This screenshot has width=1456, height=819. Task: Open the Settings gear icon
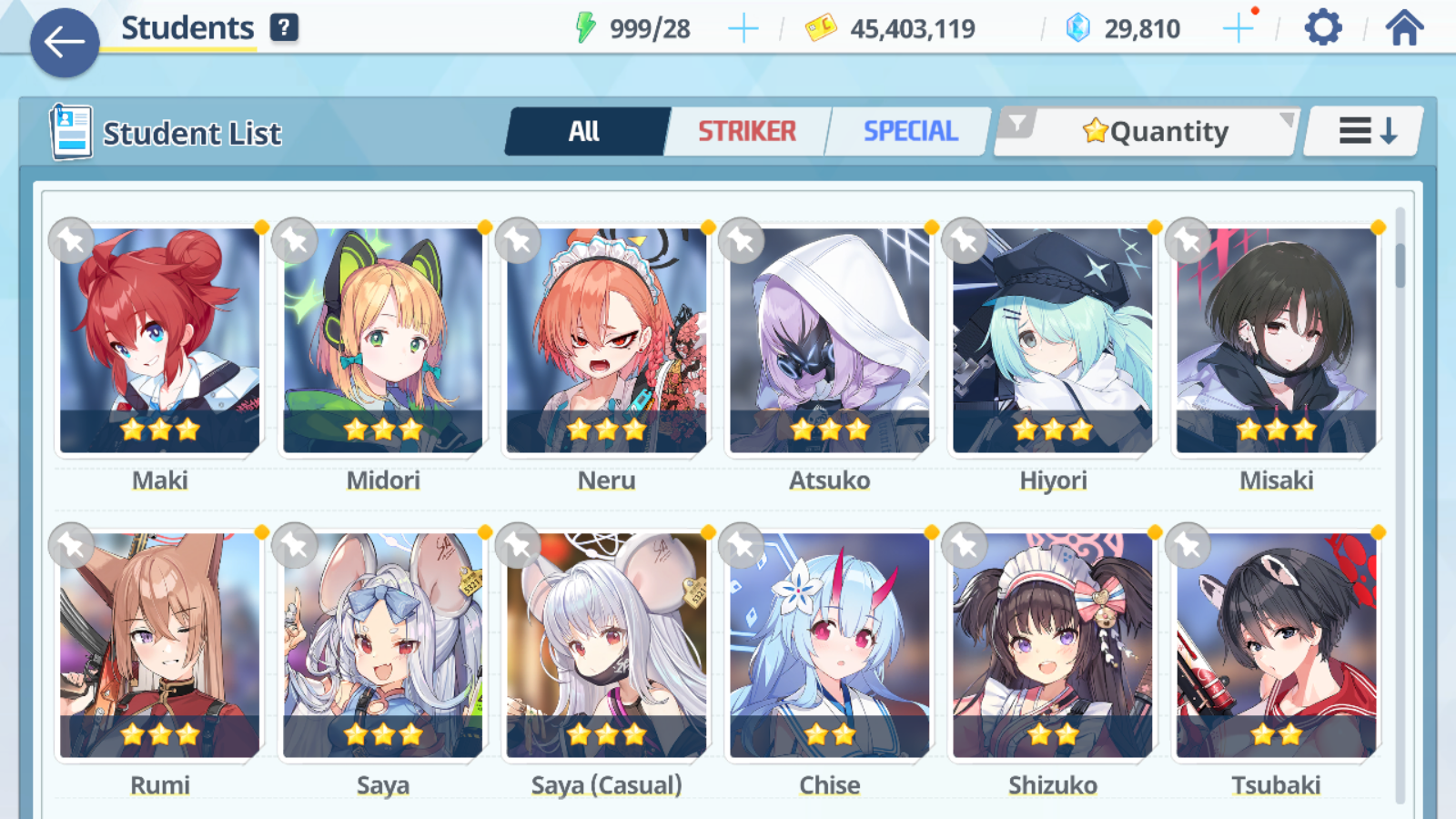[1321, 27]
